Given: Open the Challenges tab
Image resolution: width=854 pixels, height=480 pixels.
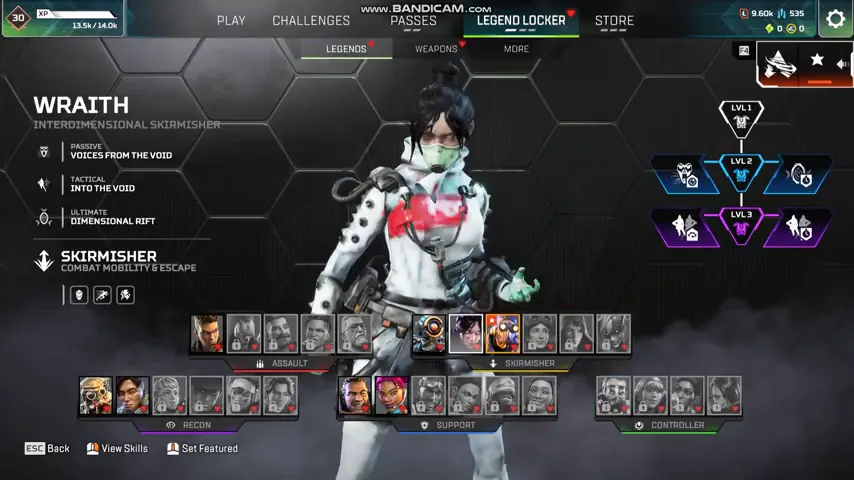Looking at the screenshot, I should click(x=311, y=20).
